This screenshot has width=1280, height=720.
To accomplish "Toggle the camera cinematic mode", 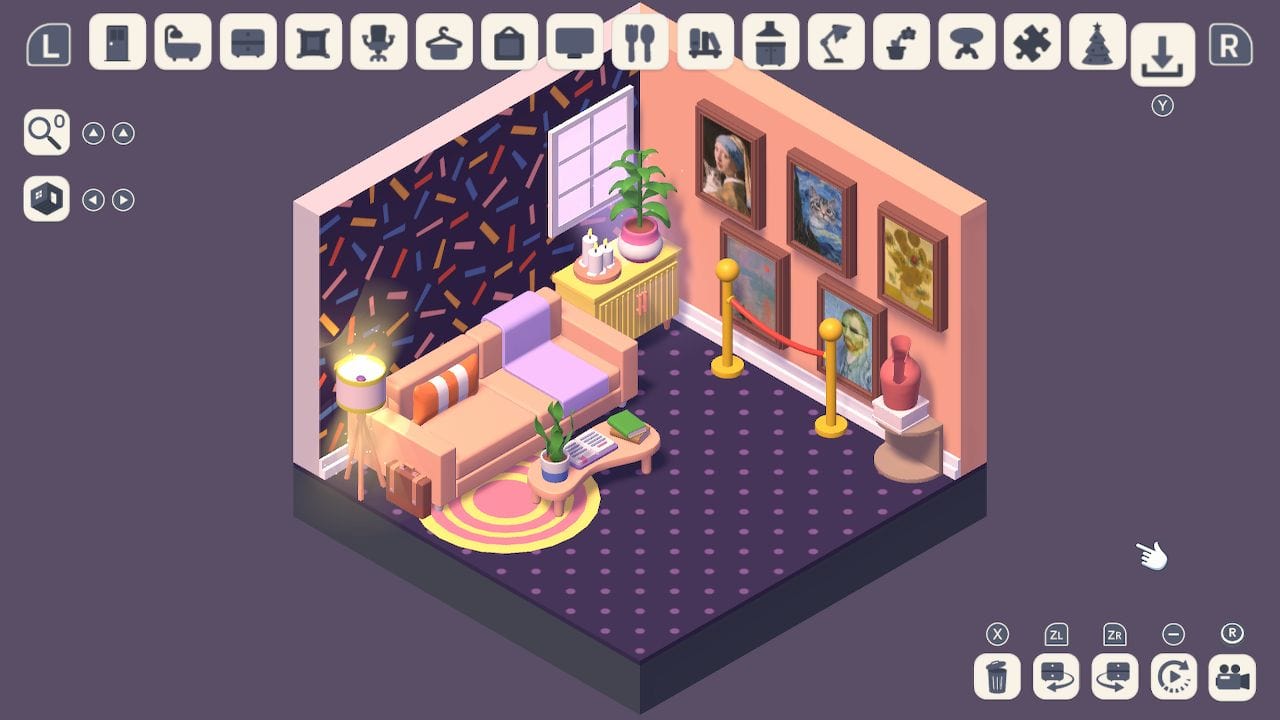I will 1231,677.
